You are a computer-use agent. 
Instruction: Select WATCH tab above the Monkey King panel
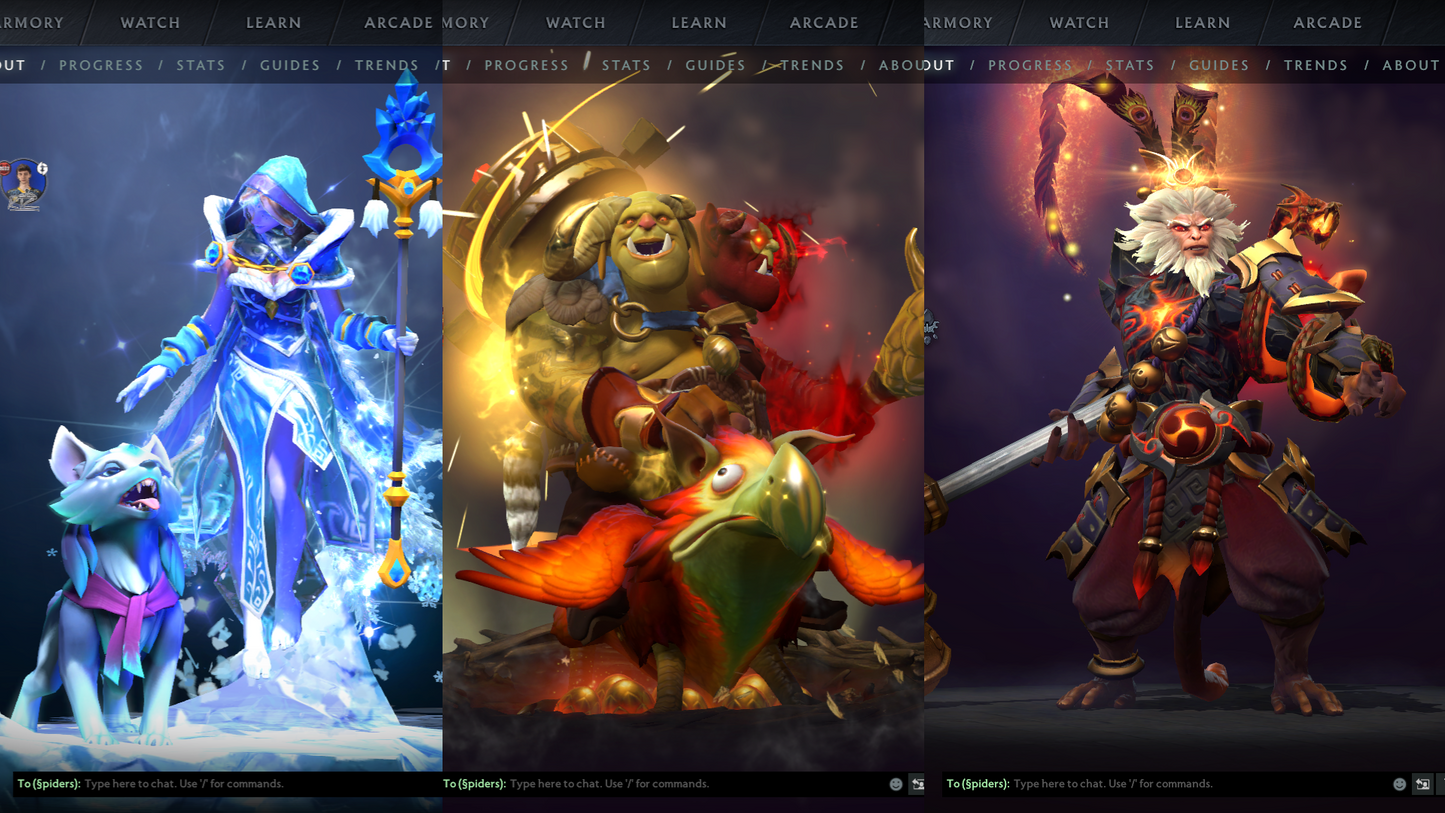(x=1079, y=22)
